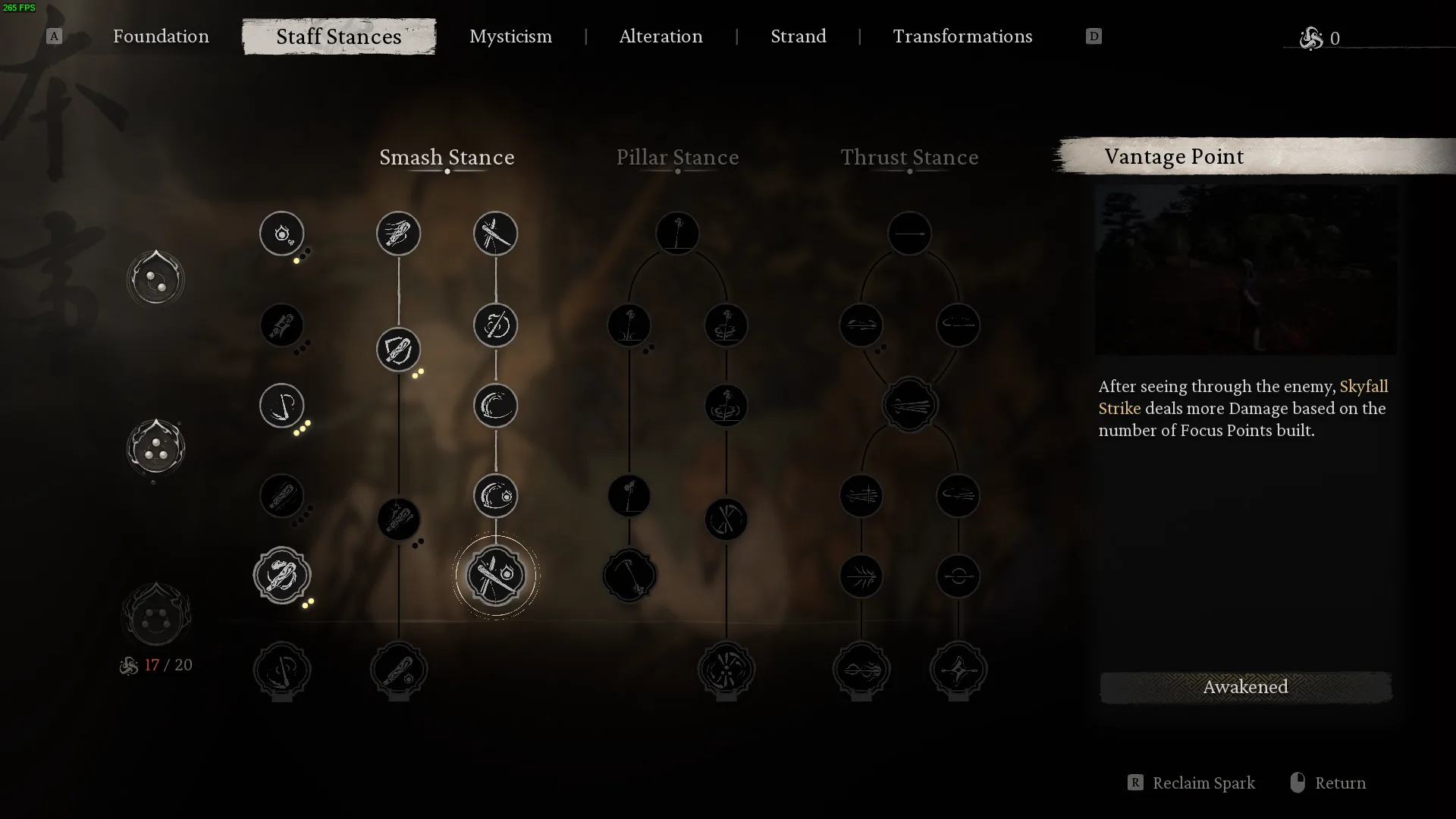Screen dimensions: 1456x819
Task: Select the three-dot focus point node
Action: (x=156, y=447)
